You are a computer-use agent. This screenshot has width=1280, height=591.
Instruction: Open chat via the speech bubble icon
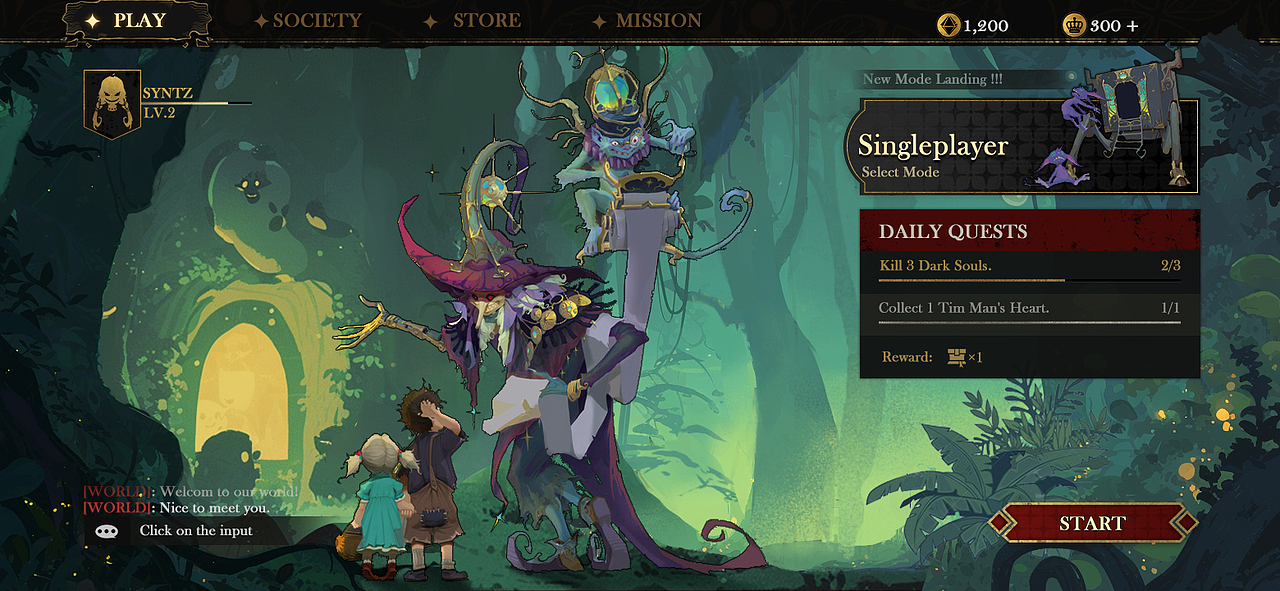click(107, 531)
